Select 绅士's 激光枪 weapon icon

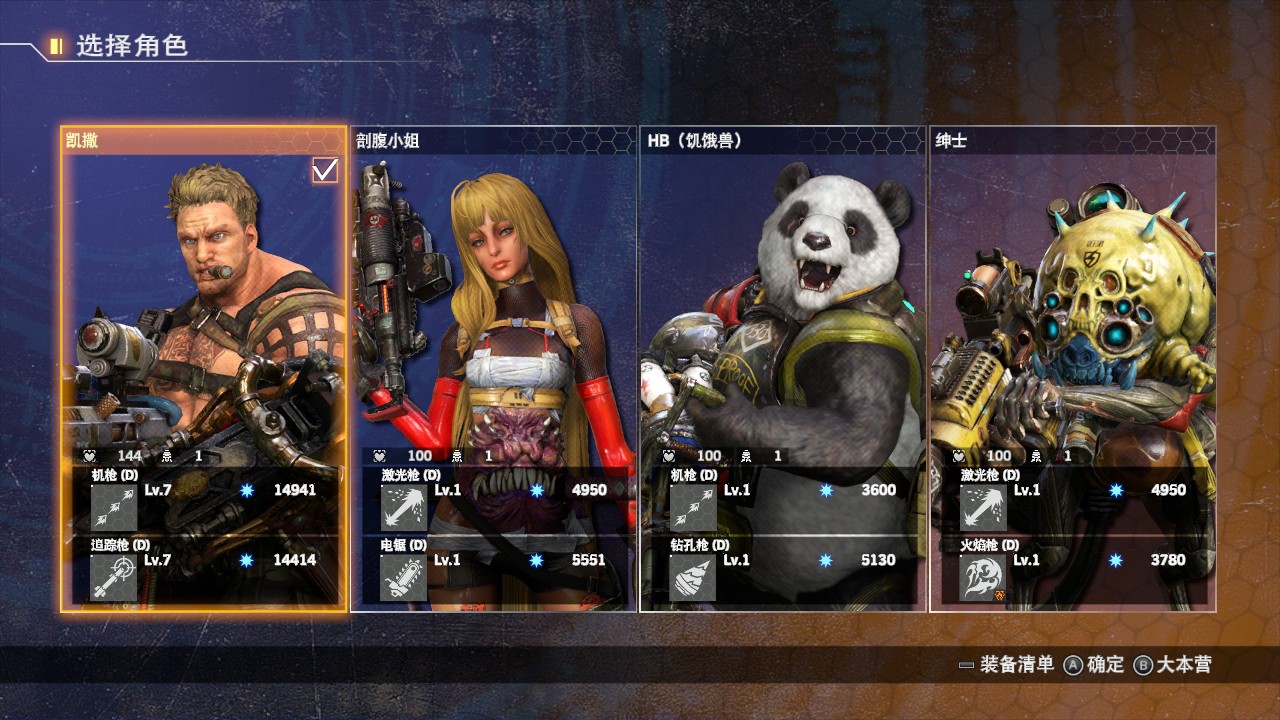pos(983,507)
